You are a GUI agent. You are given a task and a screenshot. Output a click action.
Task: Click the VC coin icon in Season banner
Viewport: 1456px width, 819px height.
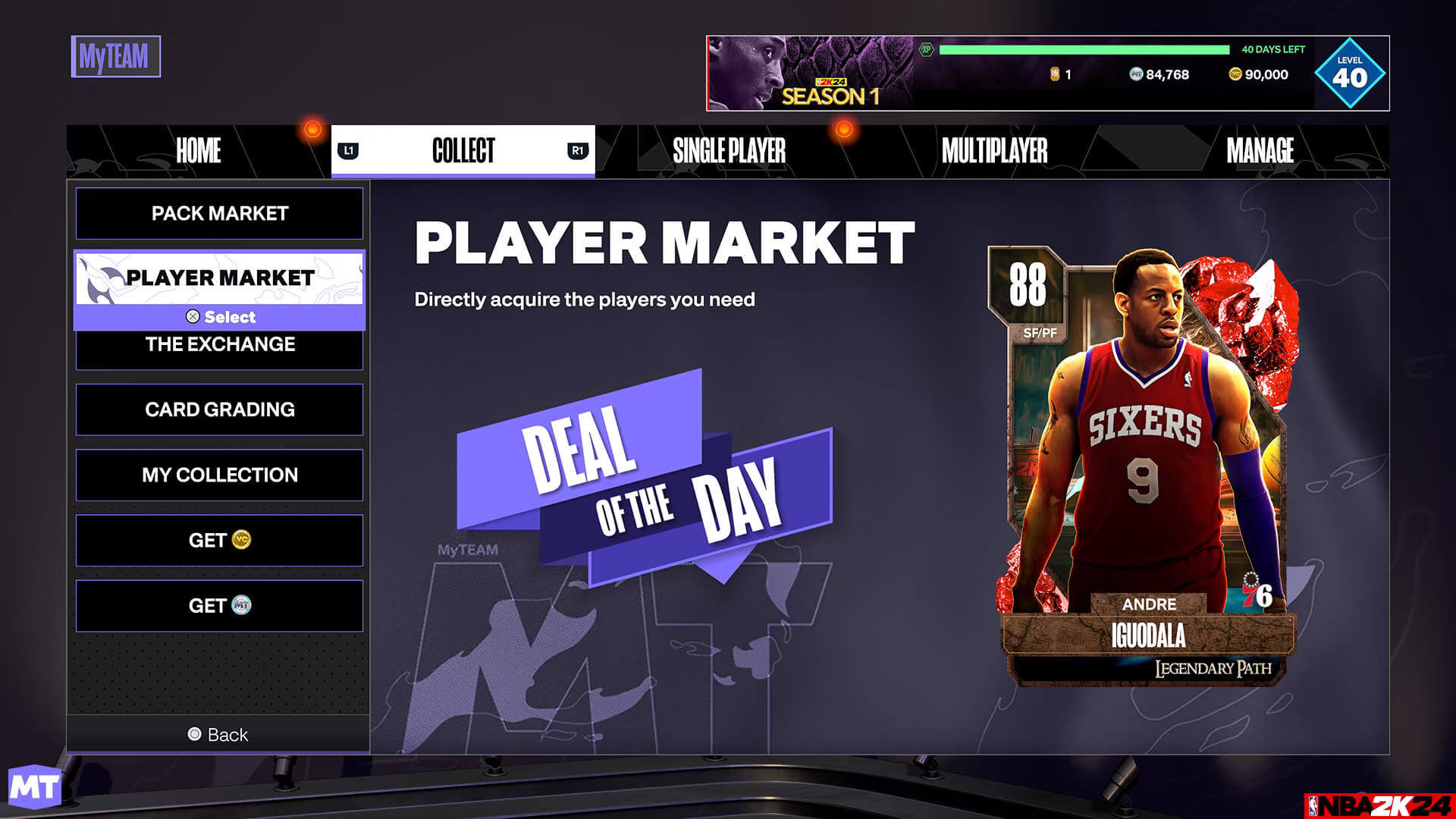pos(1236,74)
